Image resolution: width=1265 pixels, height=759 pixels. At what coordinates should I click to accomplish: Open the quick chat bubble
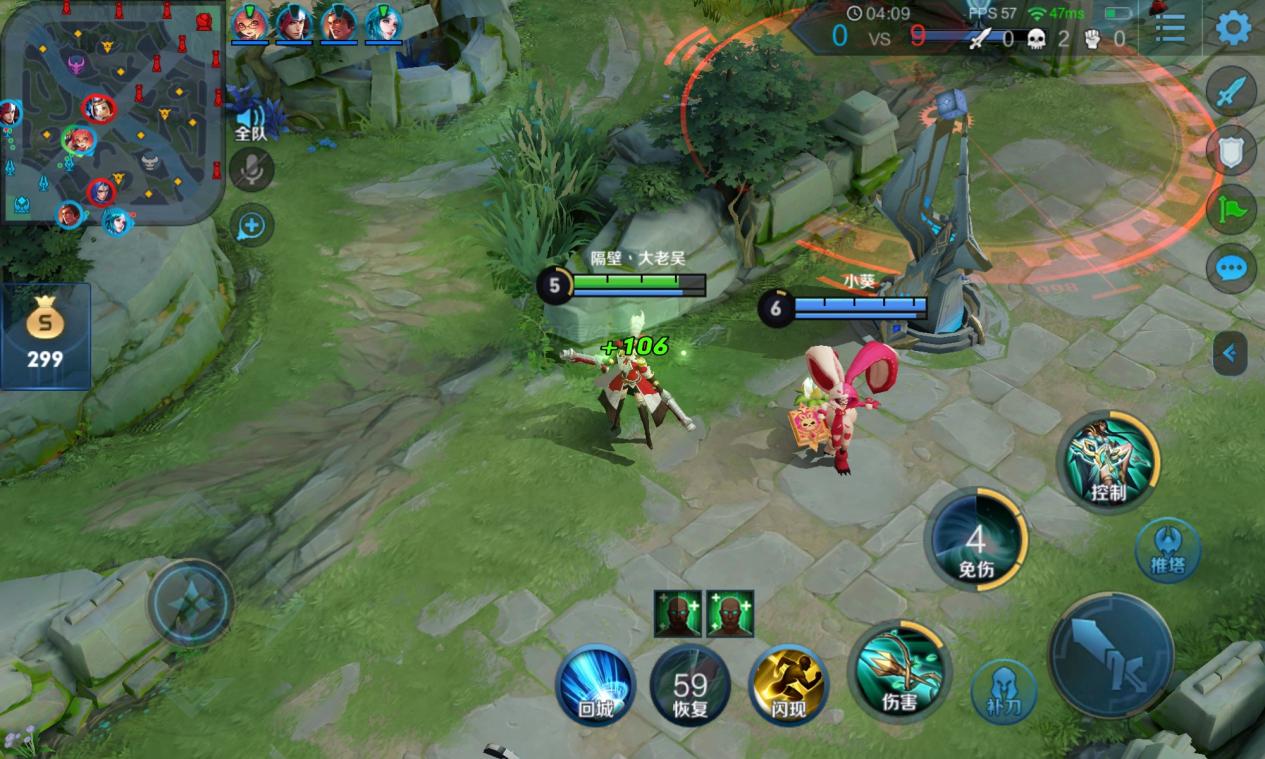(1231, 268)
